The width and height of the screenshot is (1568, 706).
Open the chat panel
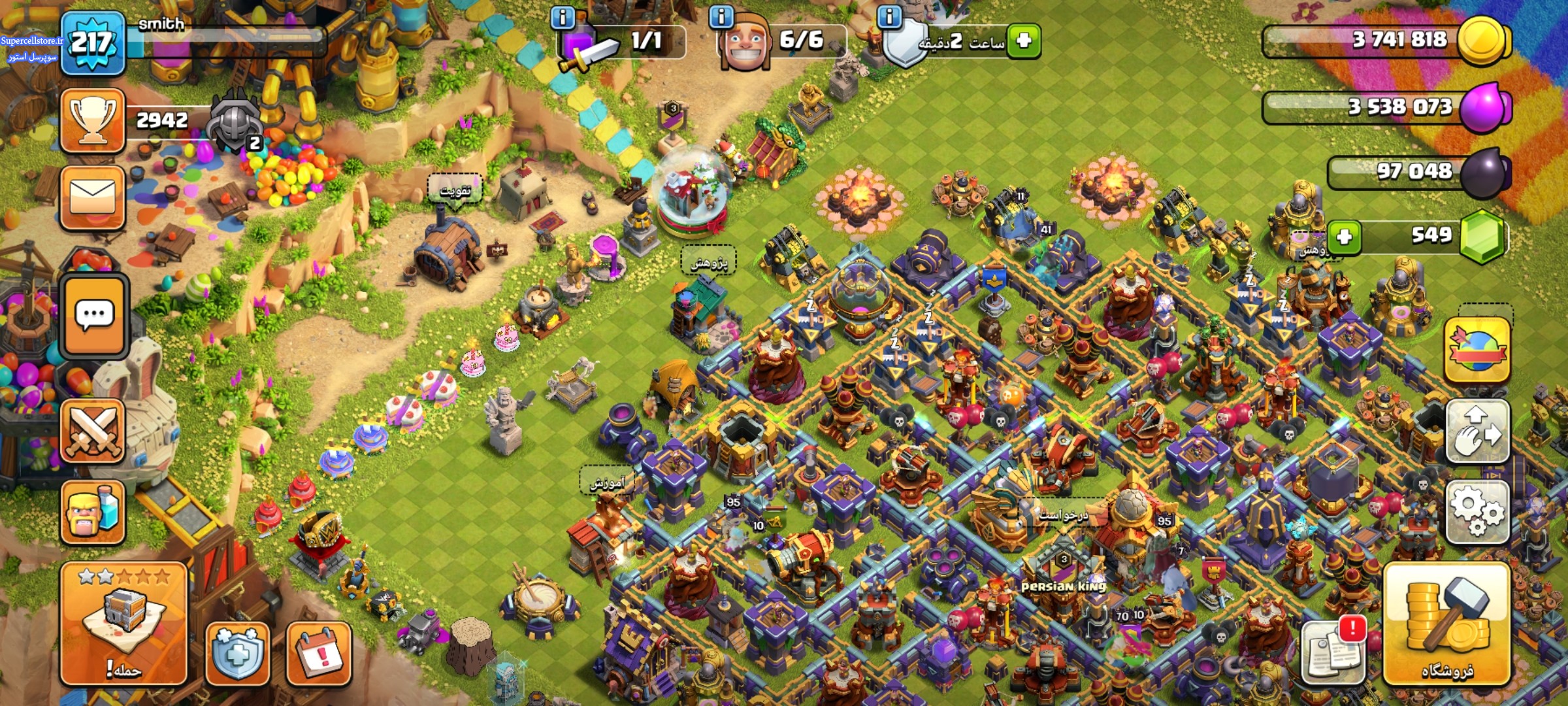(93, 316)
